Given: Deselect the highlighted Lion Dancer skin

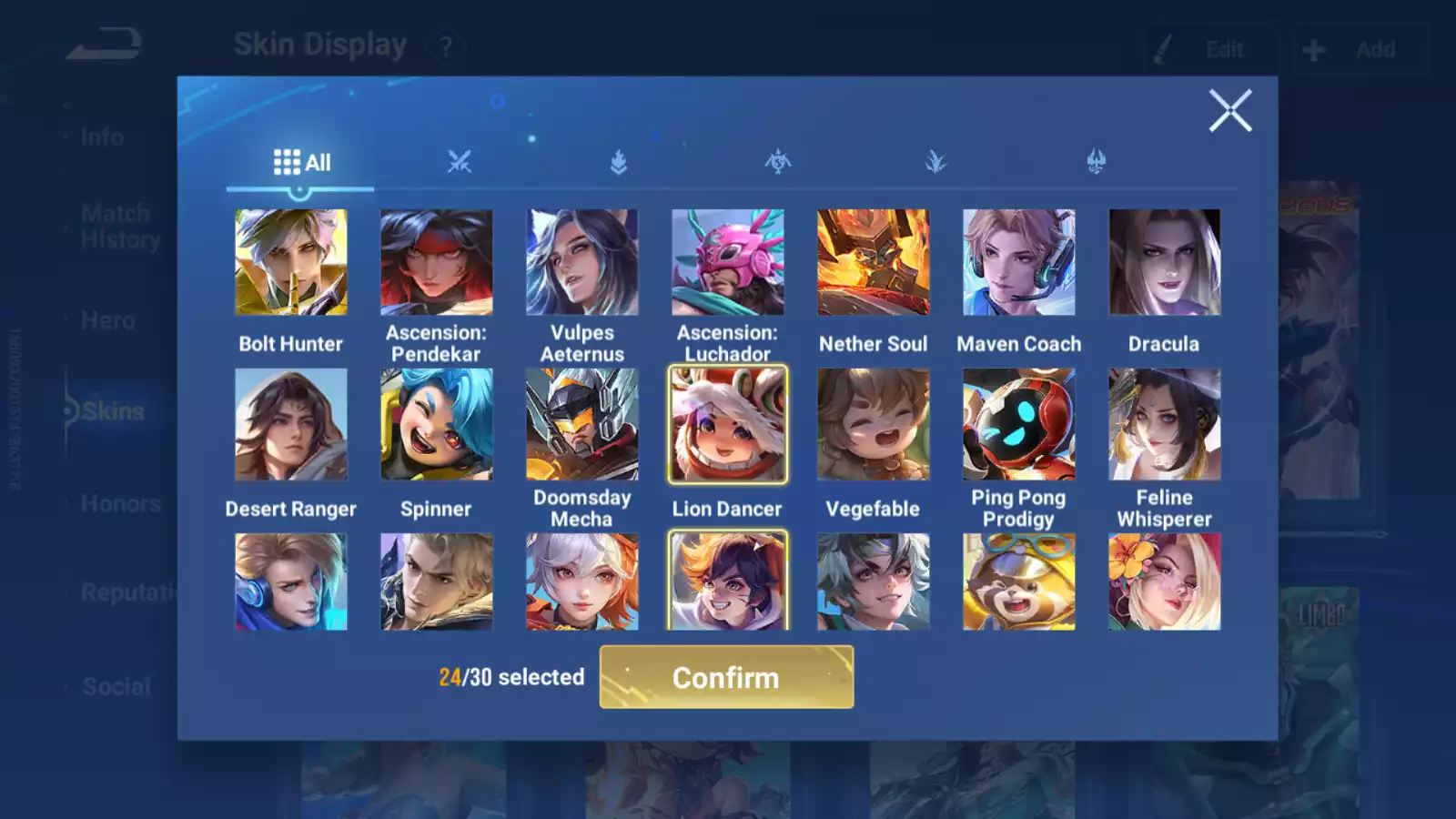Looking at the screenshot, I should [x=727, y=424].
